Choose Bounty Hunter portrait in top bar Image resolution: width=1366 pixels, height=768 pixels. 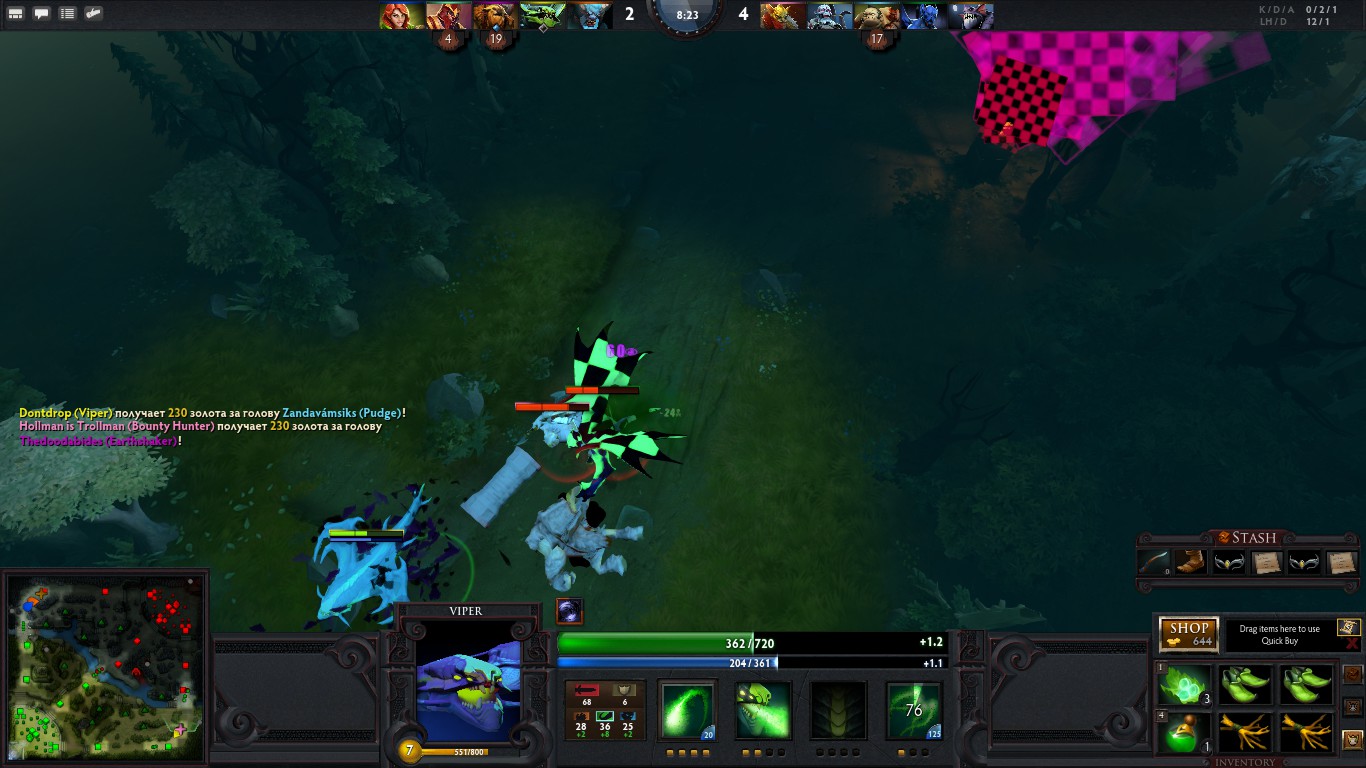[777, 15]
